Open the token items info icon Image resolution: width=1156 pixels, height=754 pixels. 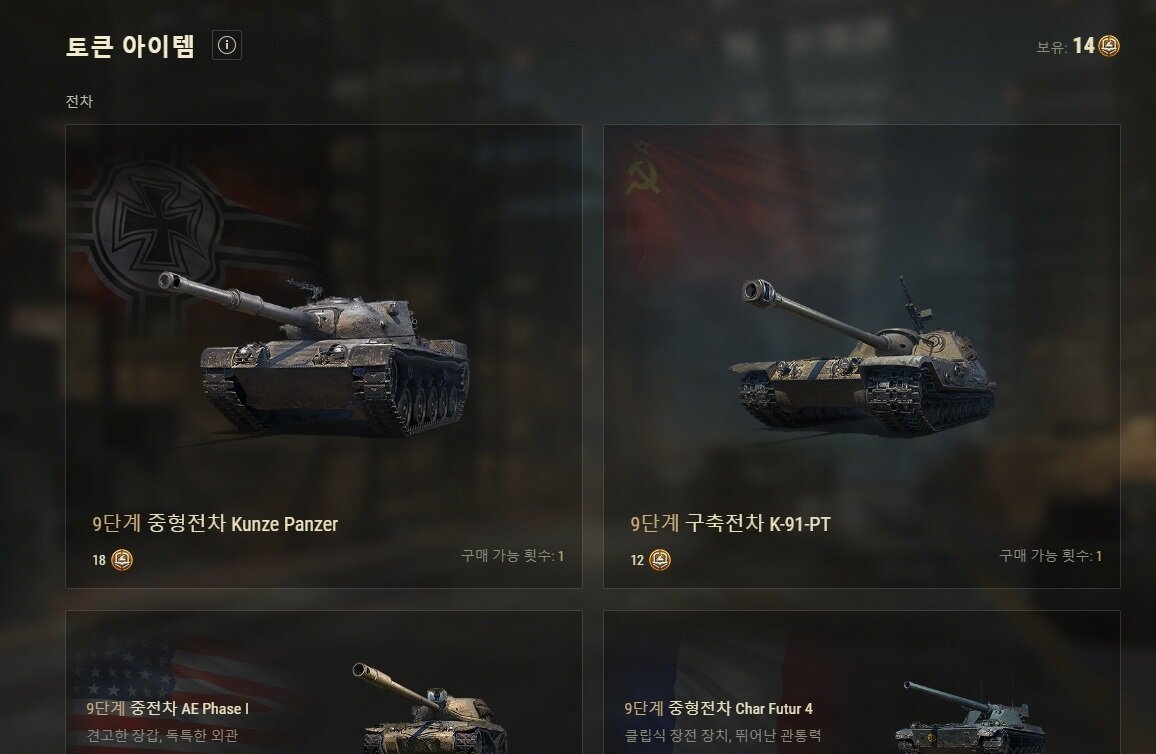(x=227, y=45)
